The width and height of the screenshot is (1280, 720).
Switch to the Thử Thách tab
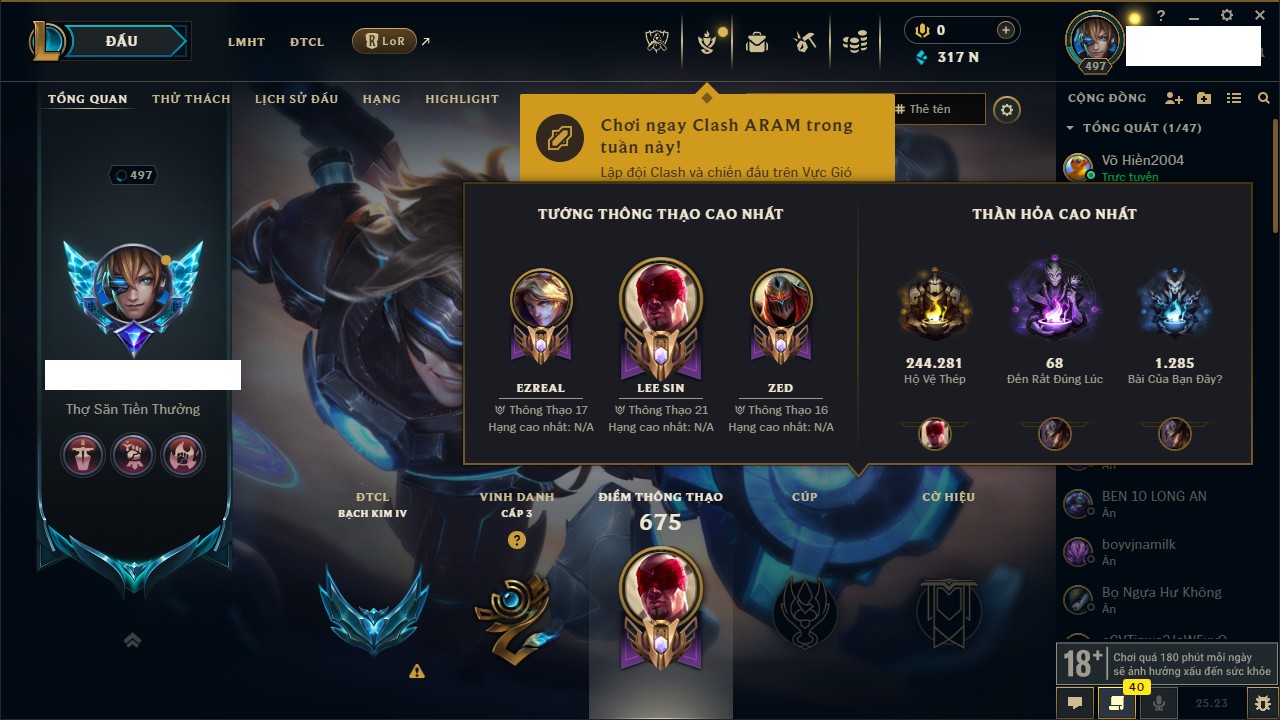[191, 99]
